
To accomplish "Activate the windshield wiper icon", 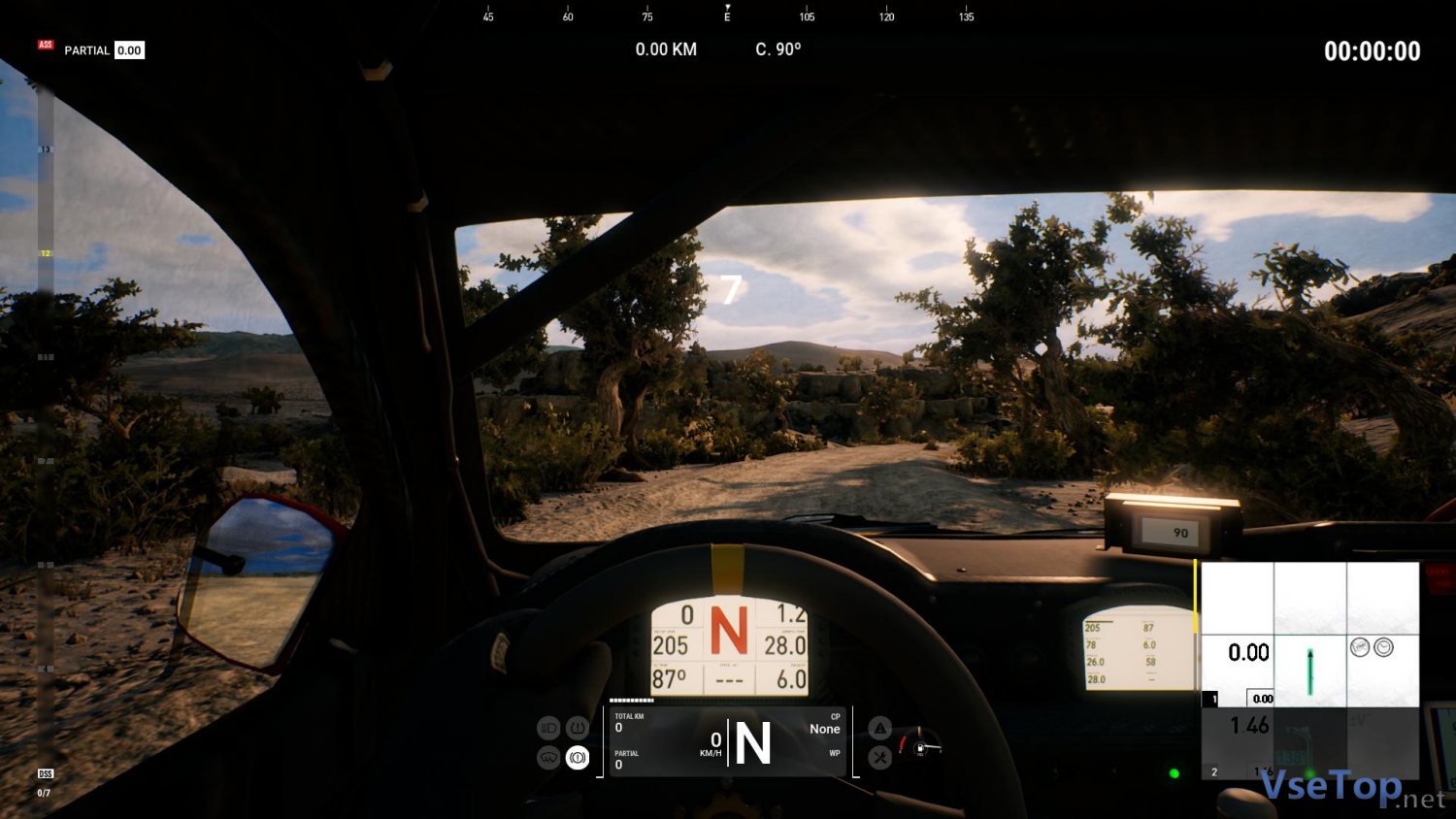I will click(548, 757).
